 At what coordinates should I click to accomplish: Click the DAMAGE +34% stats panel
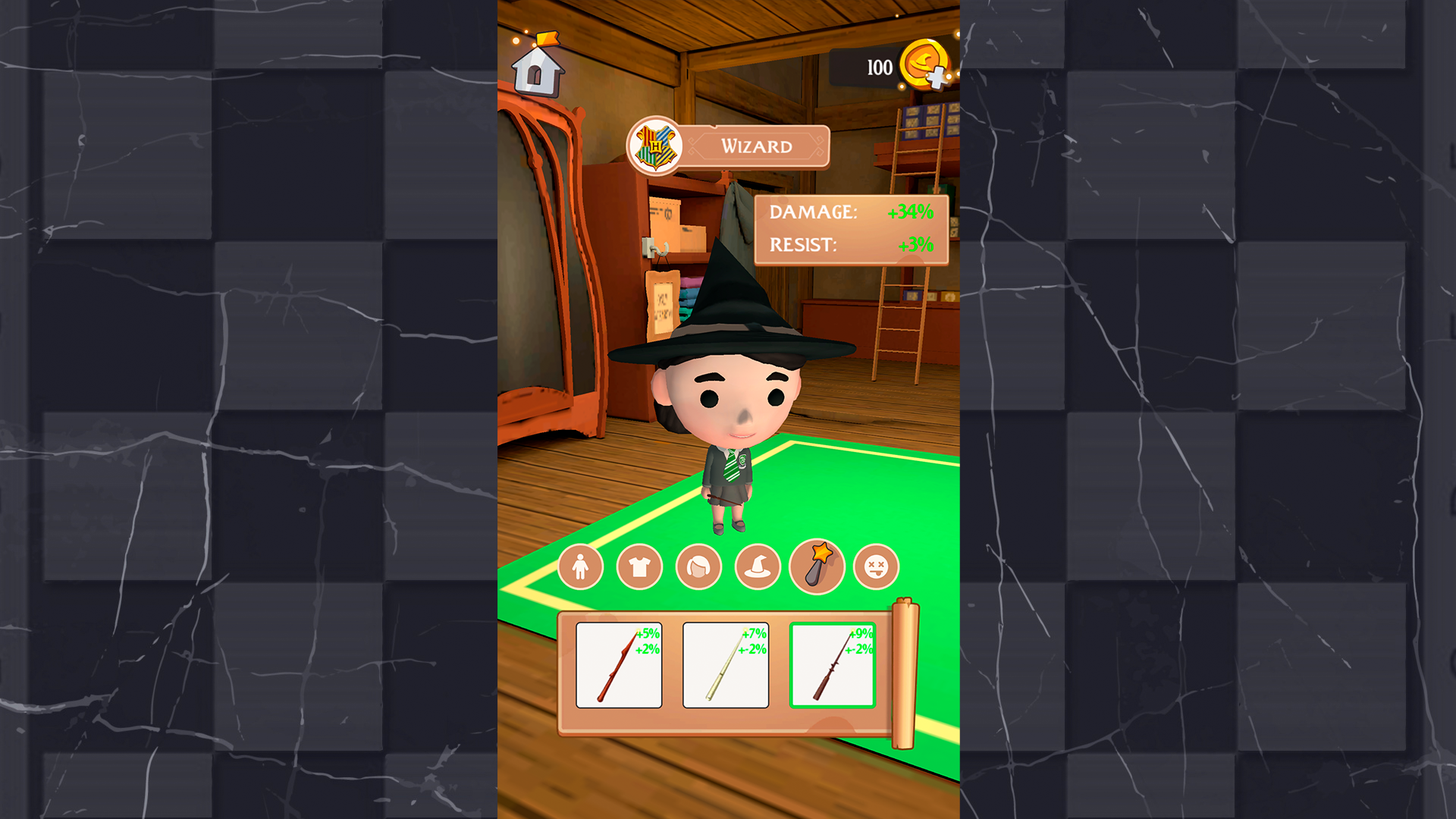pos(849,213)
